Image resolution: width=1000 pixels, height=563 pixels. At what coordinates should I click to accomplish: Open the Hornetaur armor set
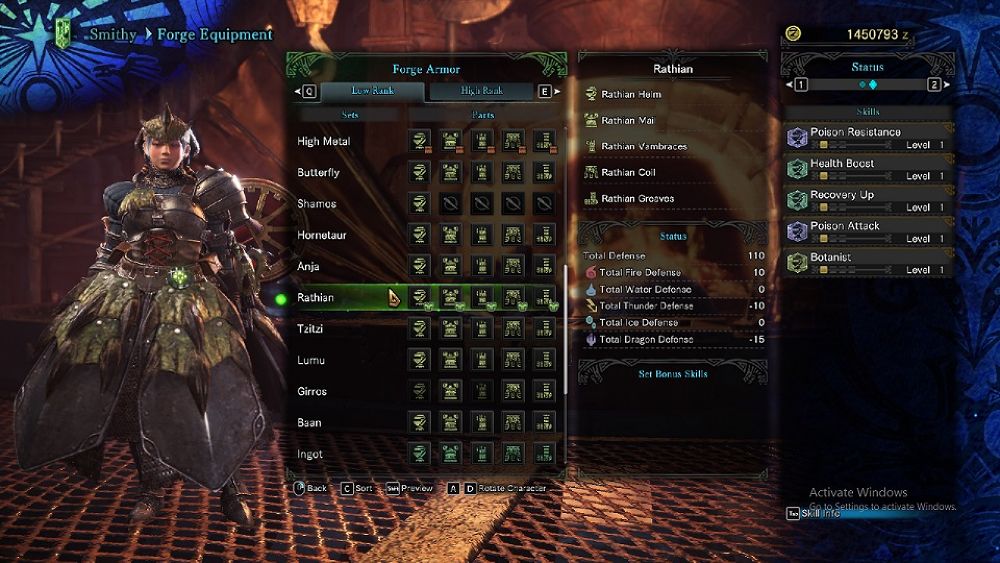click(322, 236)
